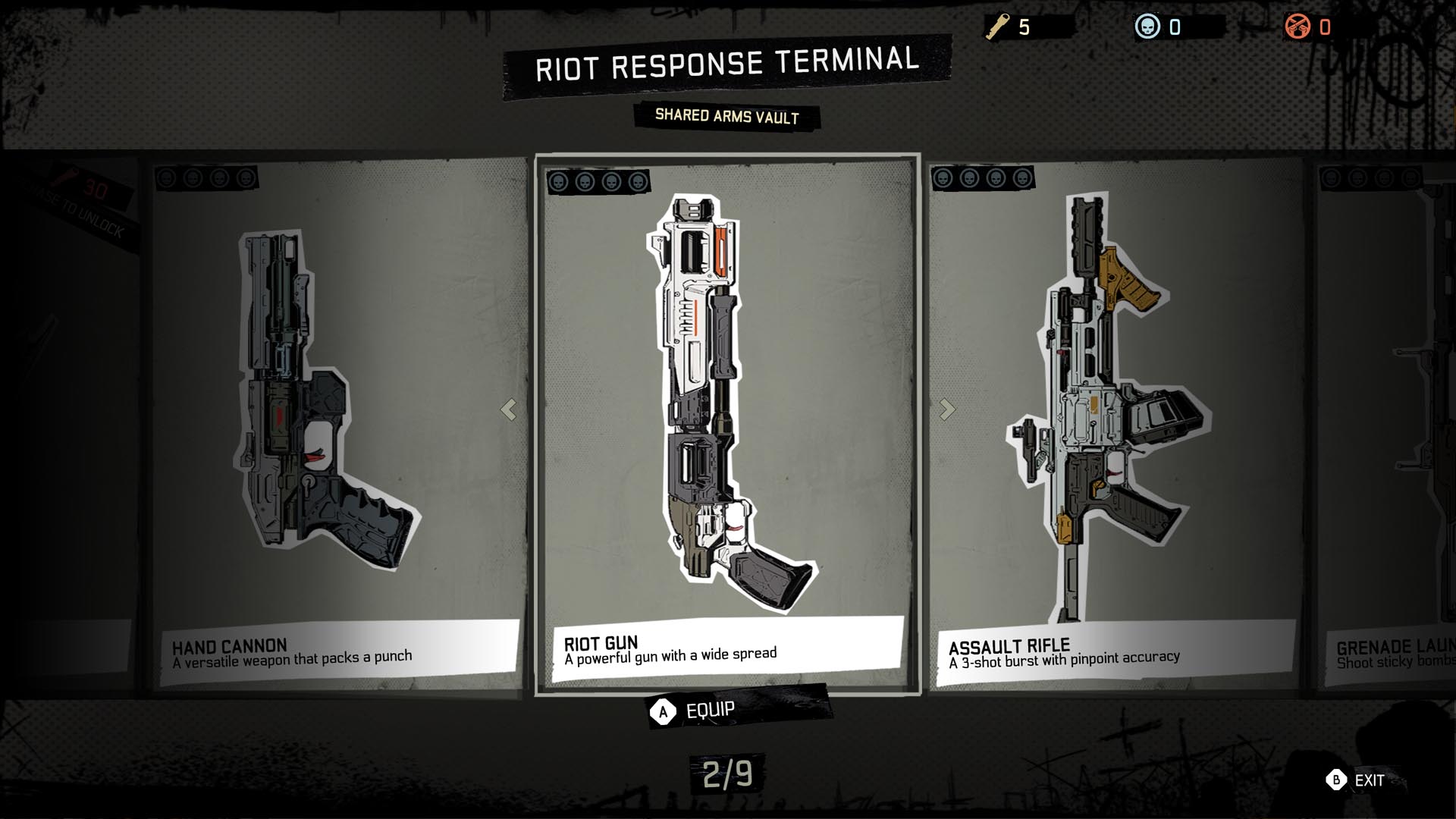Select the Grenade Launcher card
The width and height of the screenshot is (1456, 819).
(x=1388, y=425)
